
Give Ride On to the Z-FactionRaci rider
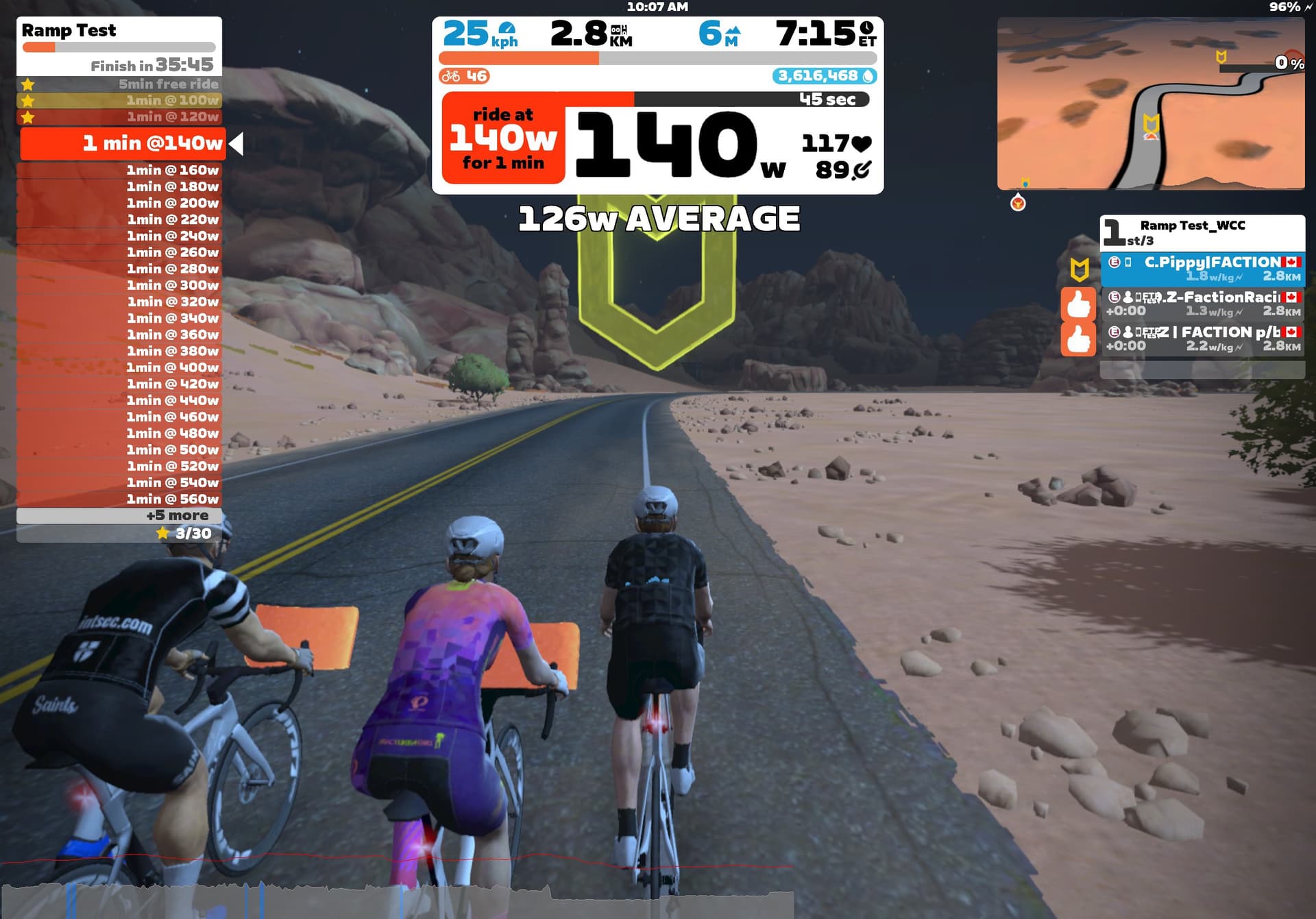1077,304
